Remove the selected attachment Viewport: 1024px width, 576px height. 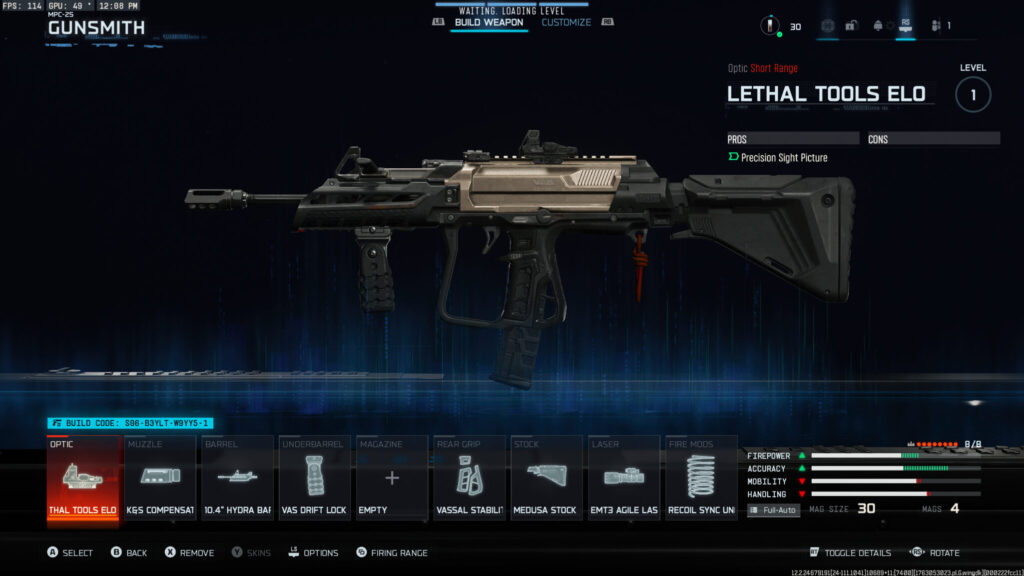click(x=190, y=553)
